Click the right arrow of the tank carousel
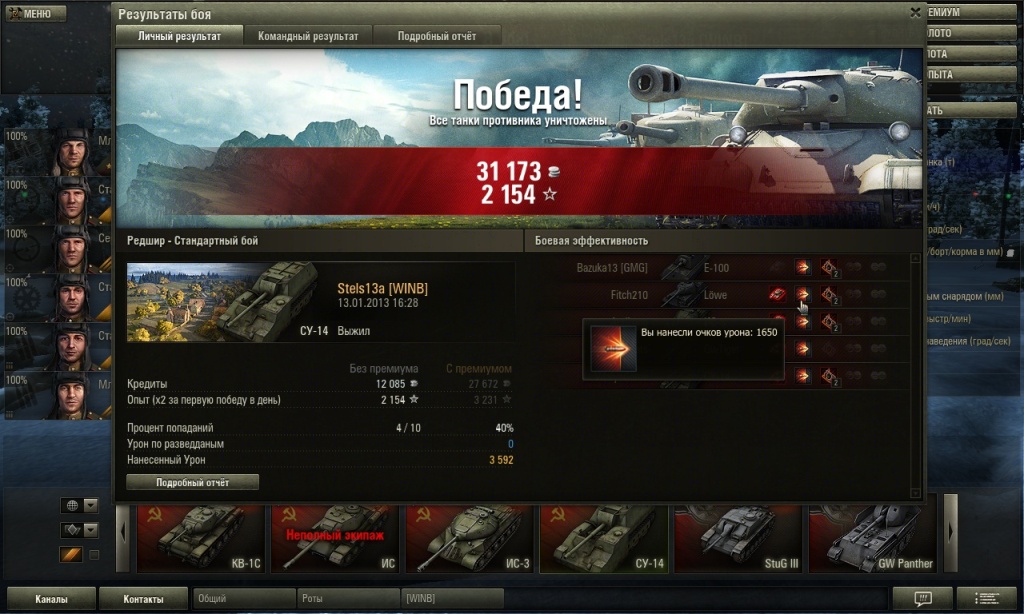 951,530
